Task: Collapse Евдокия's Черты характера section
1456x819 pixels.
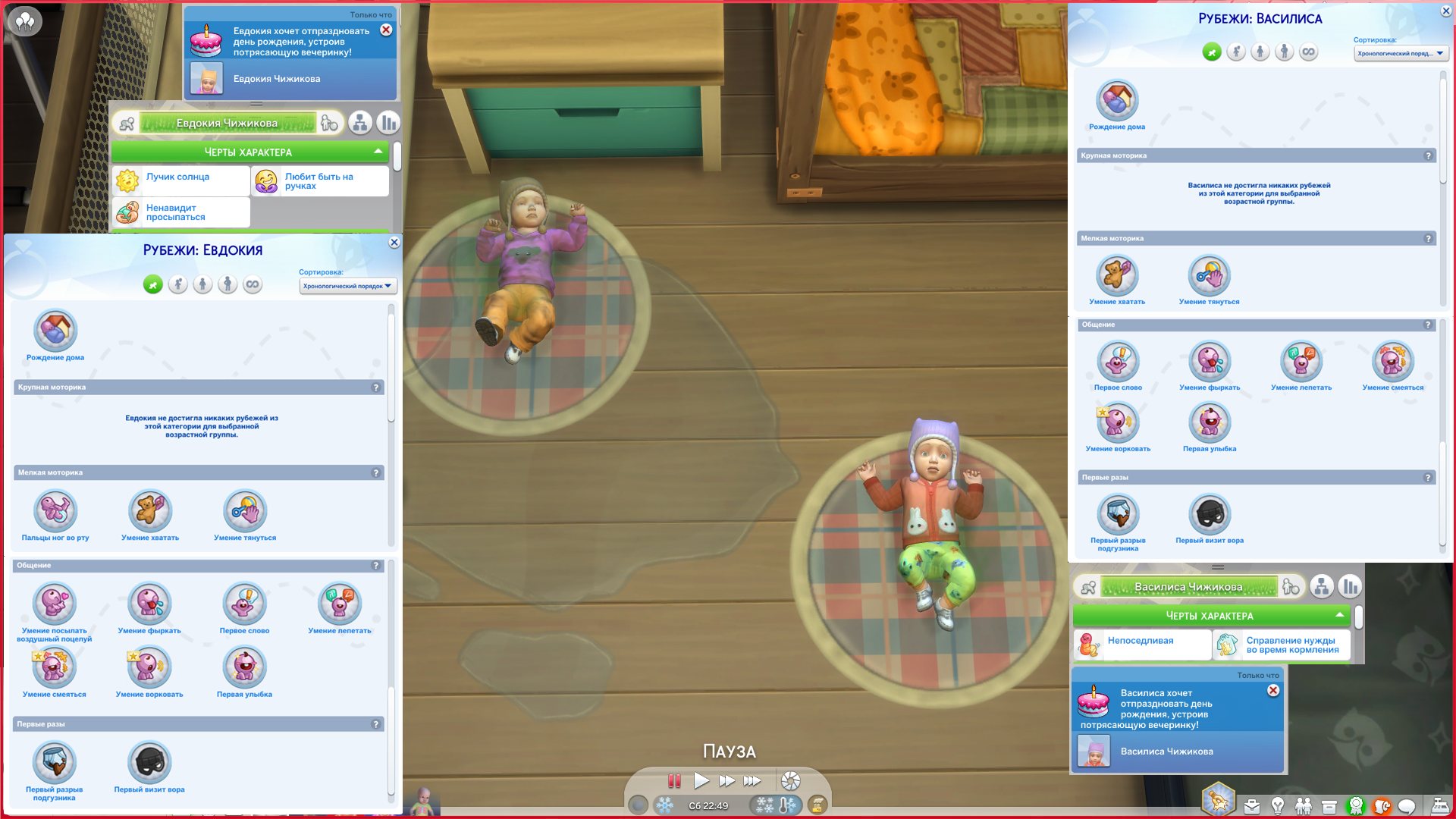Action: [x=378, y=152]
